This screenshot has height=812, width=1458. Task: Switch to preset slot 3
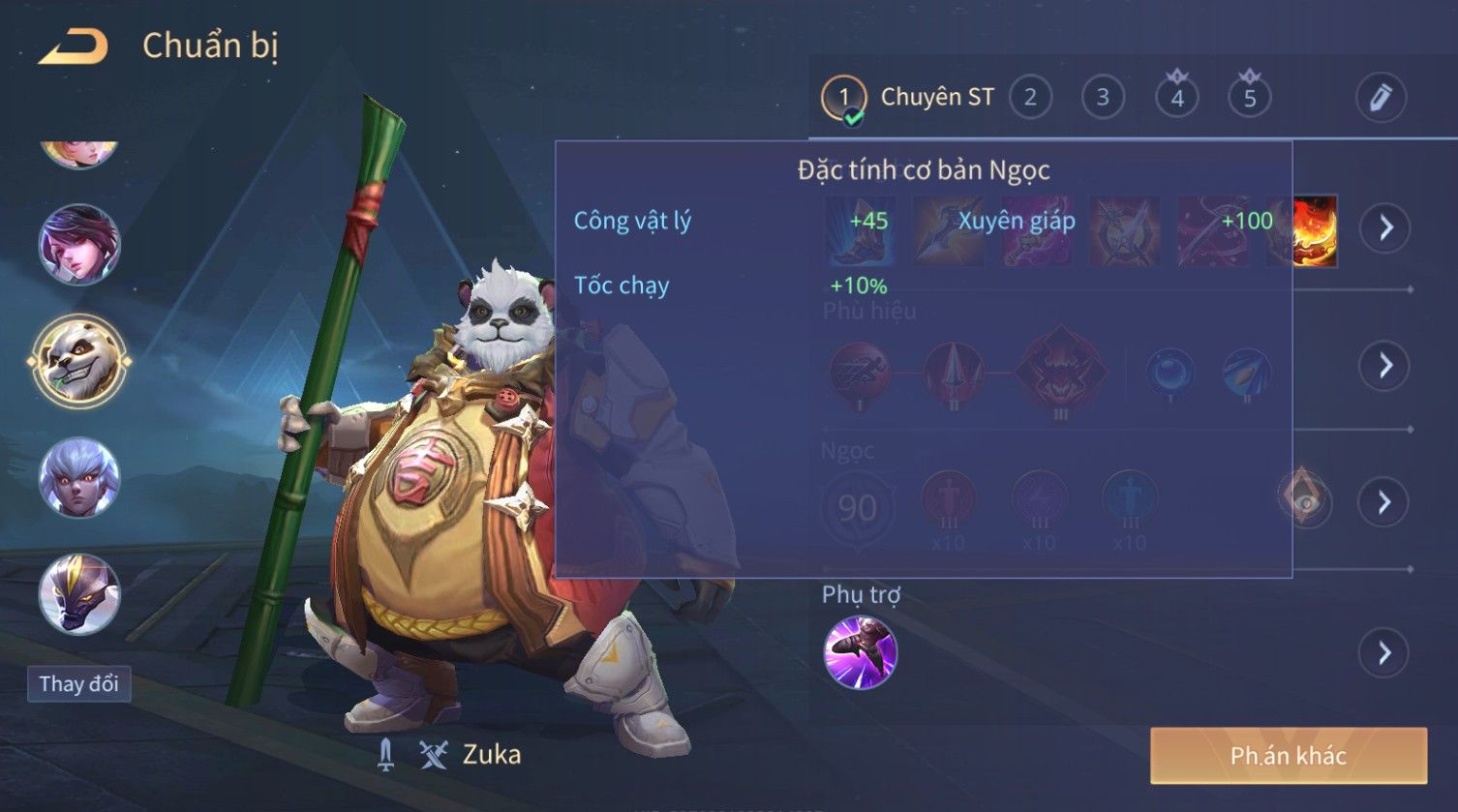[1103, 98]
